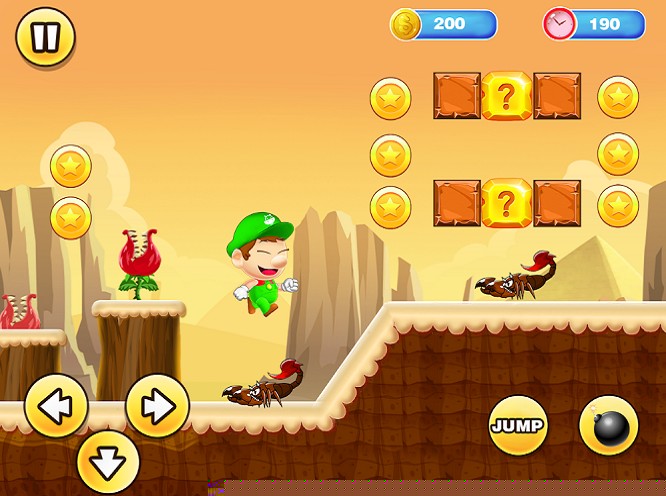
Task: Tap the right arrow move button
Action: point(157,406)
